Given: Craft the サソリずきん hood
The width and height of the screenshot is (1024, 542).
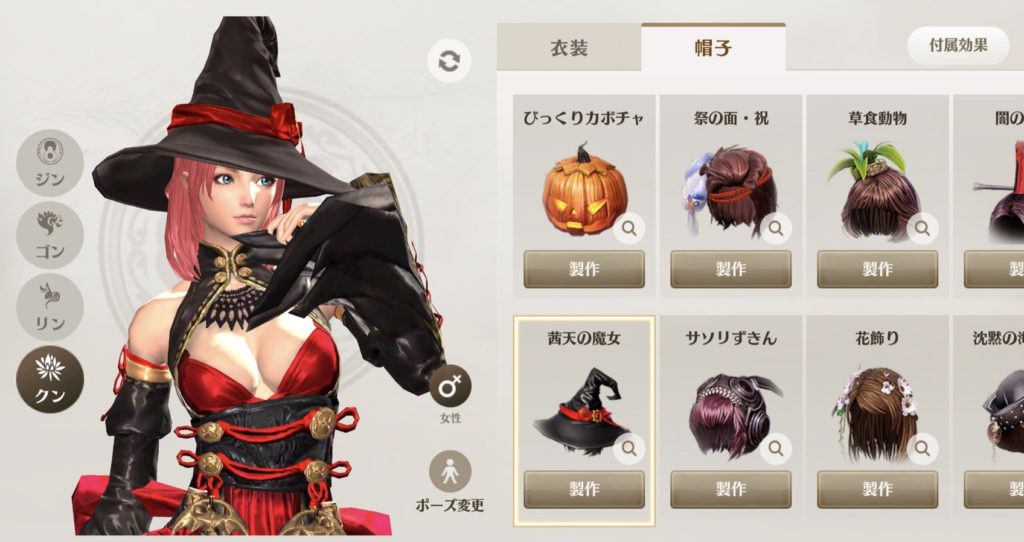Looking at the screenshot, I should coord(731,489).
